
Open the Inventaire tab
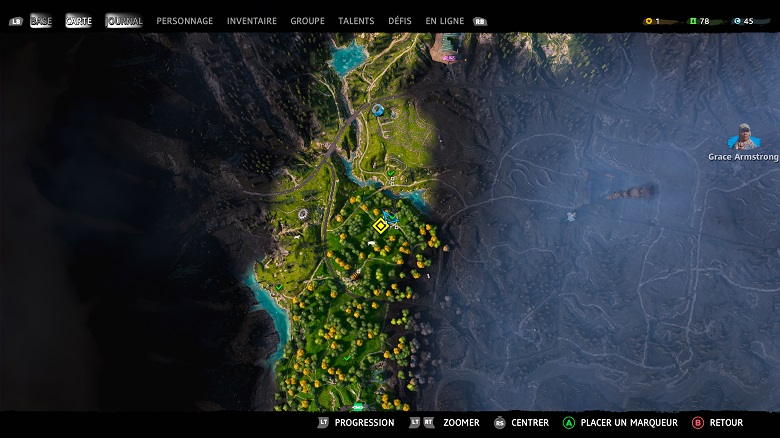(252, 21)
